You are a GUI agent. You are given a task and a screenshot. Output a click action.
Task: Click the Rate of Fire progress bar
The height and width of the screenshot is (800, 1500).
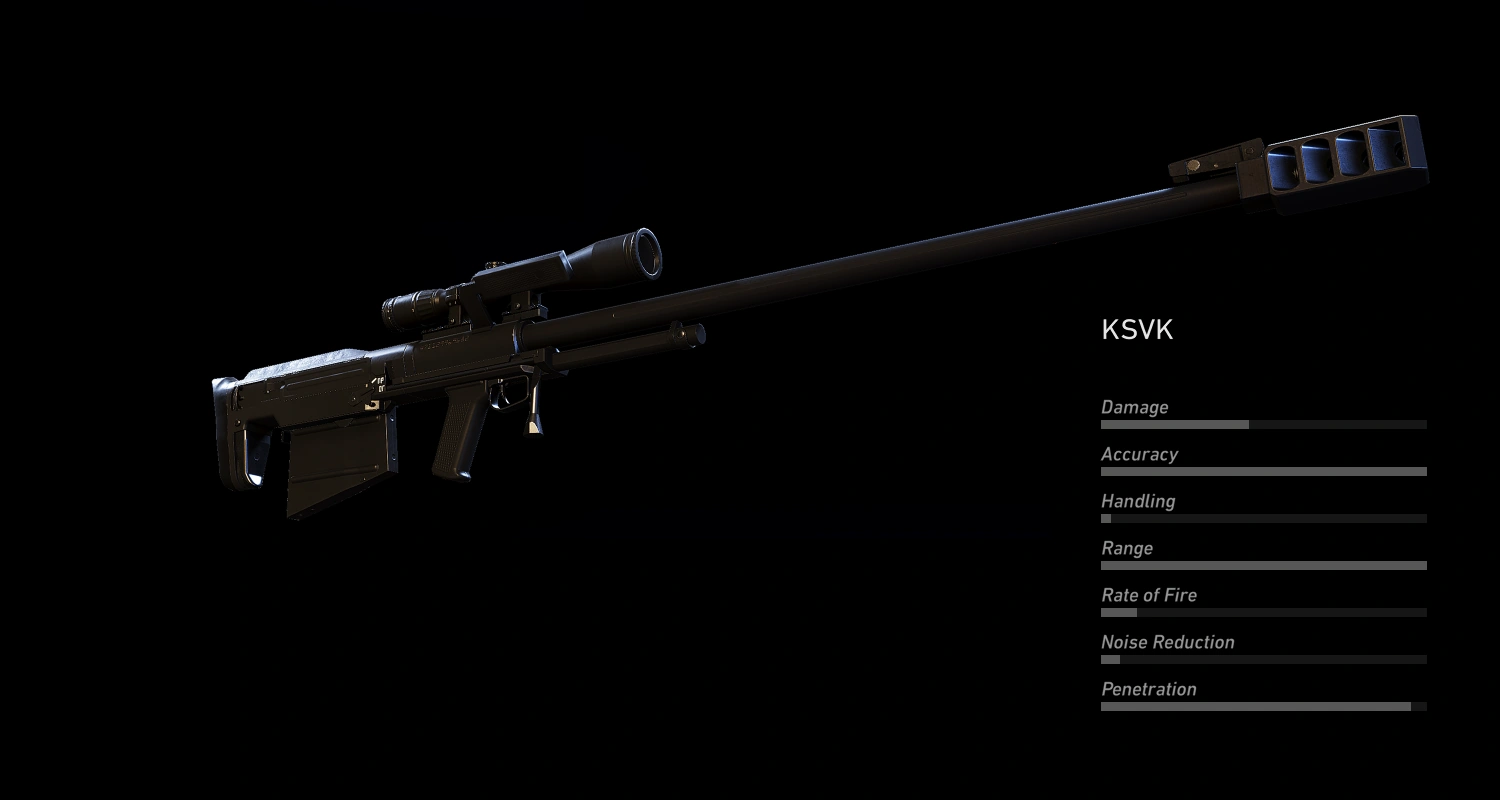(x=1262, y=612)
